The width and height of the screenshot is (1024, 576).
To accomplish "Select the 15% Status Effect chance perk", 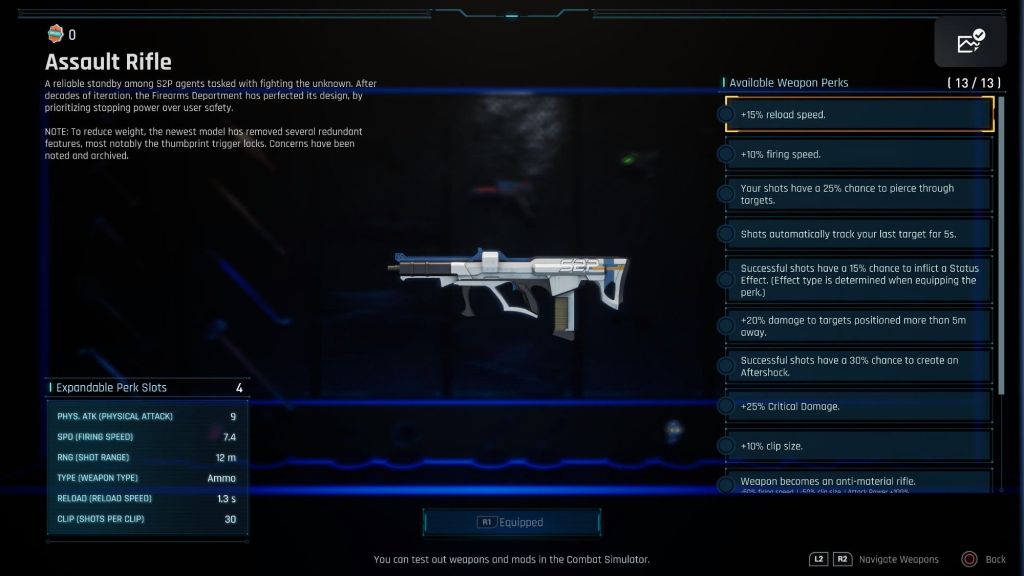I will point(857,280).
